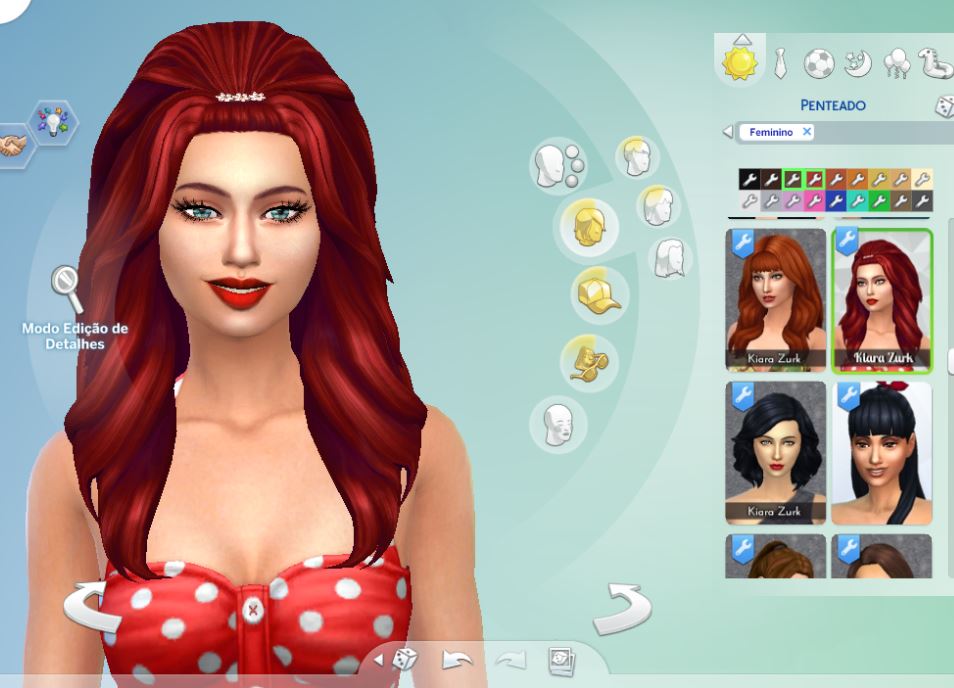Choose the hot pink hair color swatch
Viewport: 954px width, 688px height.
(x=814, y=201)
